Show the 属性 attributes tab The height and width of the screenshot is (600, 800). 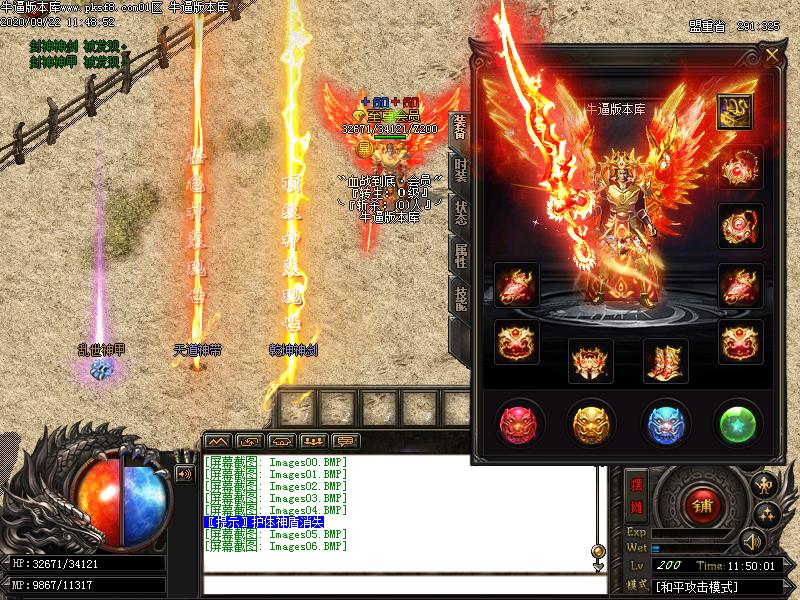click(x=460, y=255)
